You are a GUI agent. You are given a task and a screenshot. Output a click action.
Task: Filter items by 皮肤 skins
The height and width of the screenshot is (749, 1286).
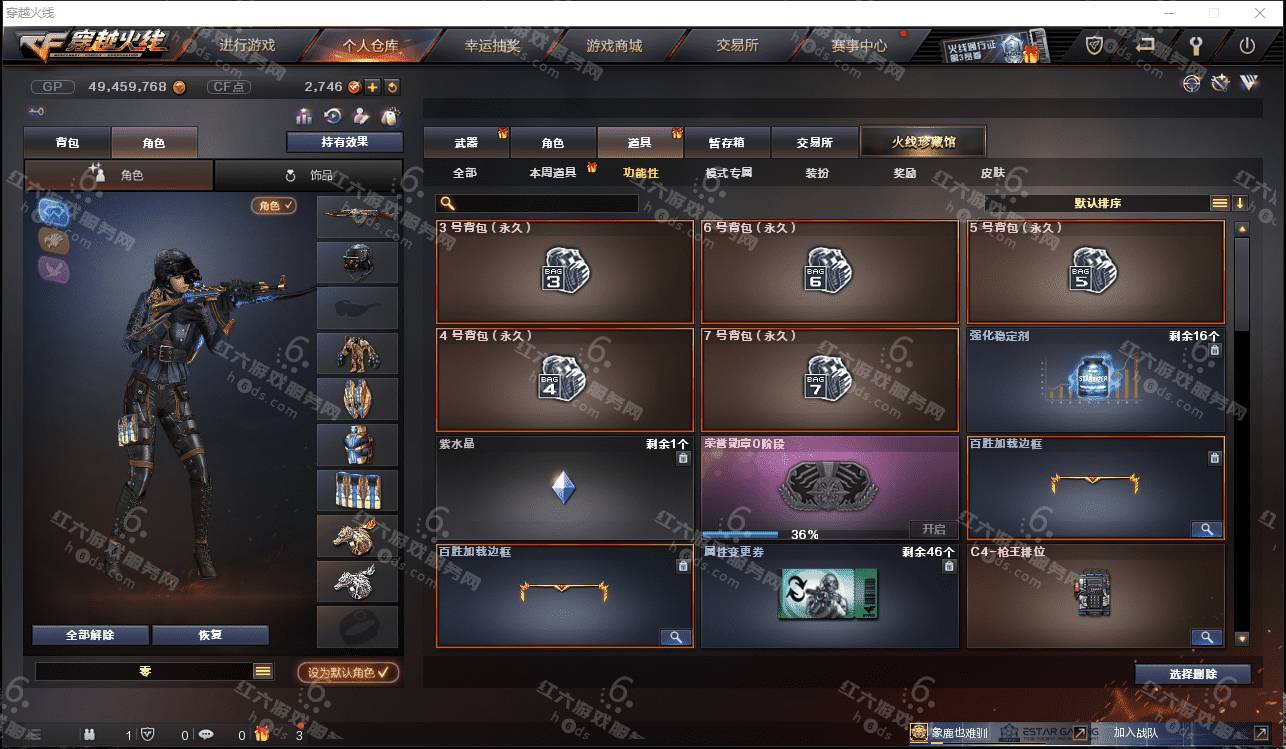tap(992, 173)
